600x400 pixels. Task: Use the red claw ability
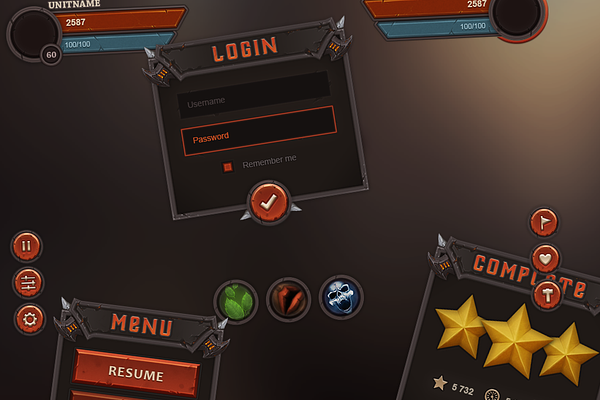(288, 299)
